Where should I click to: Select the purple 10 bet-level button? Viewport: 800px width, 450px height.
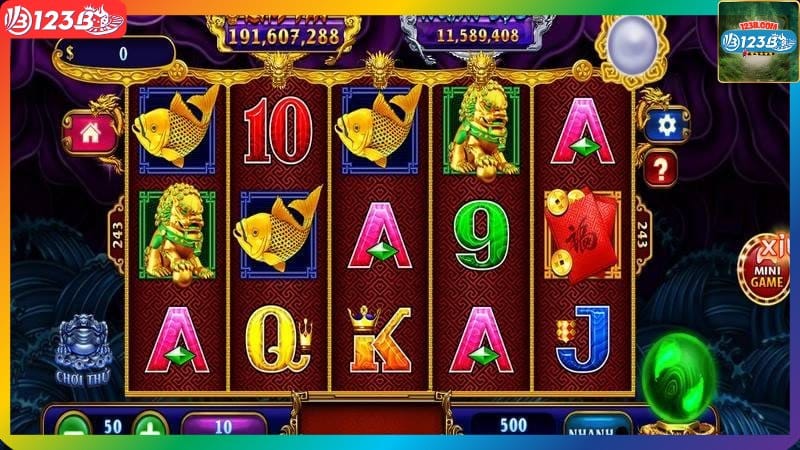tap(223, 427)
